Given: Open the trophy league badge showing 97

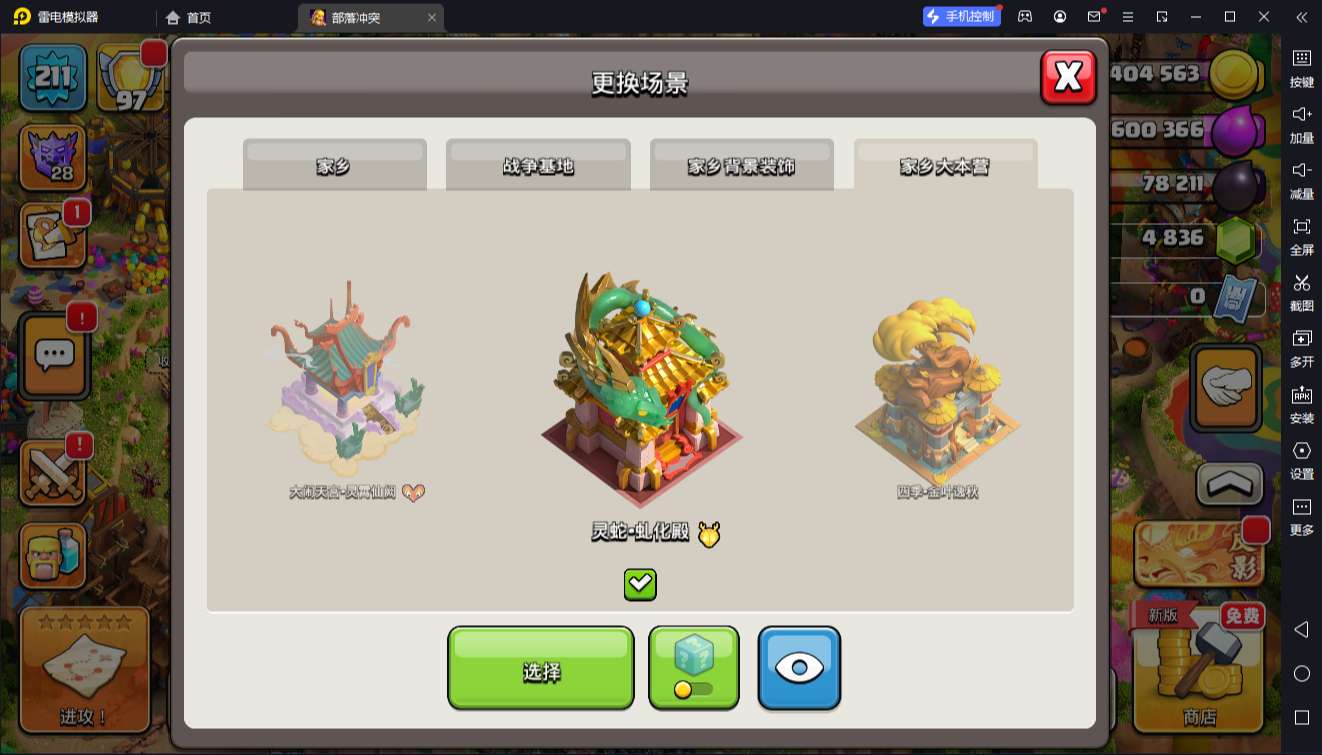Looking at the screenshot, I should [x=130, y=77].
